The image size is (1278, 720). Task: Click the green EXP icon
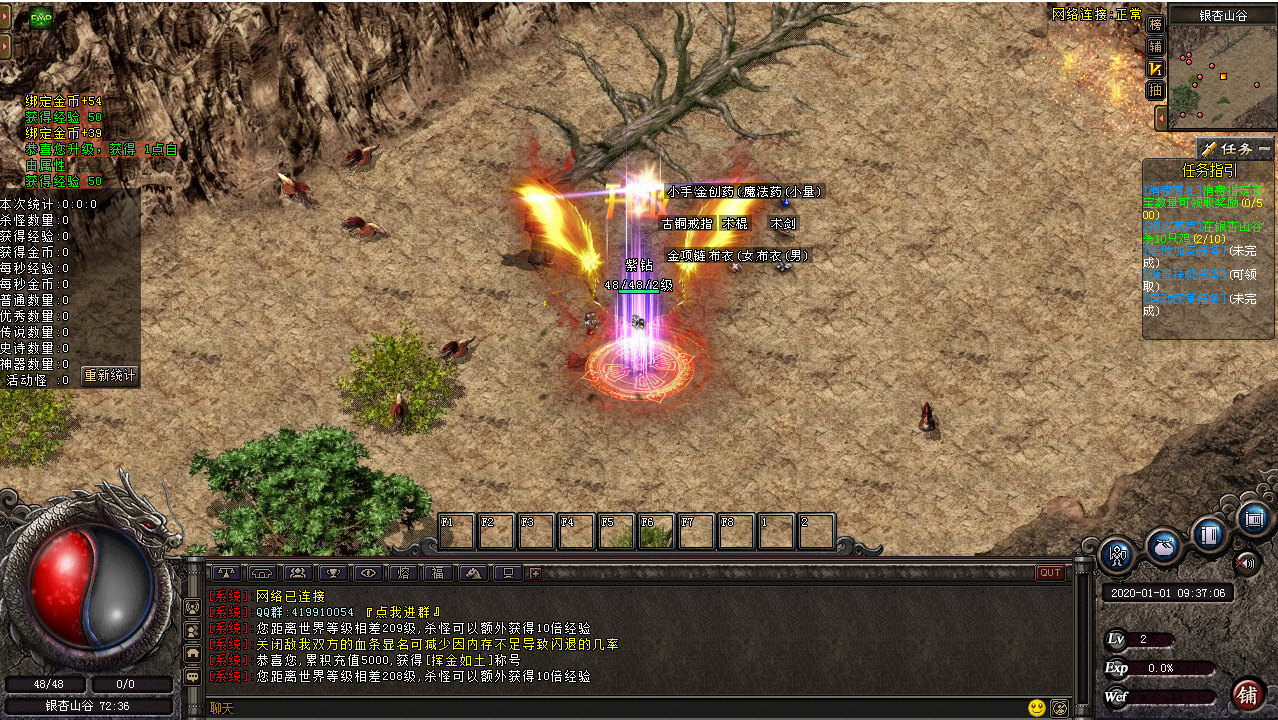(x=41, y=18)
